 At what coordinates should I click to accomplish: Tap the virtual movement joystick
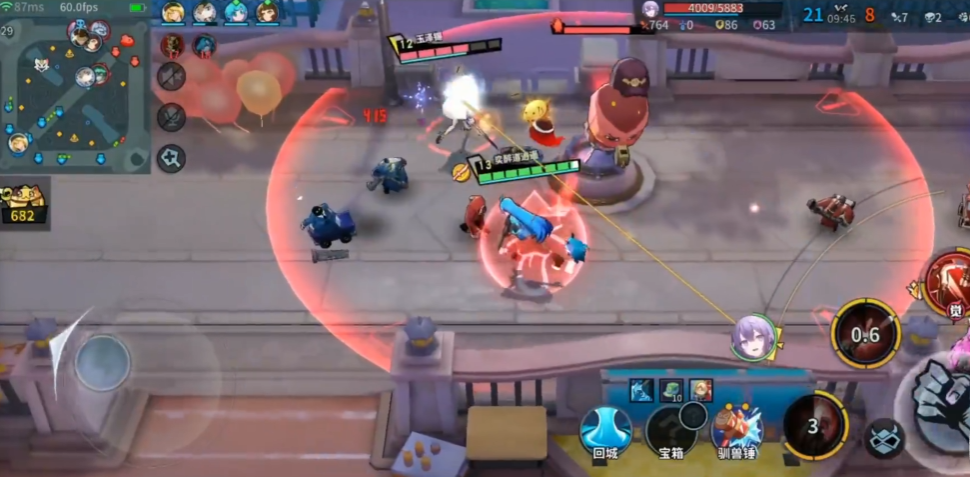(x=102, y=362)
